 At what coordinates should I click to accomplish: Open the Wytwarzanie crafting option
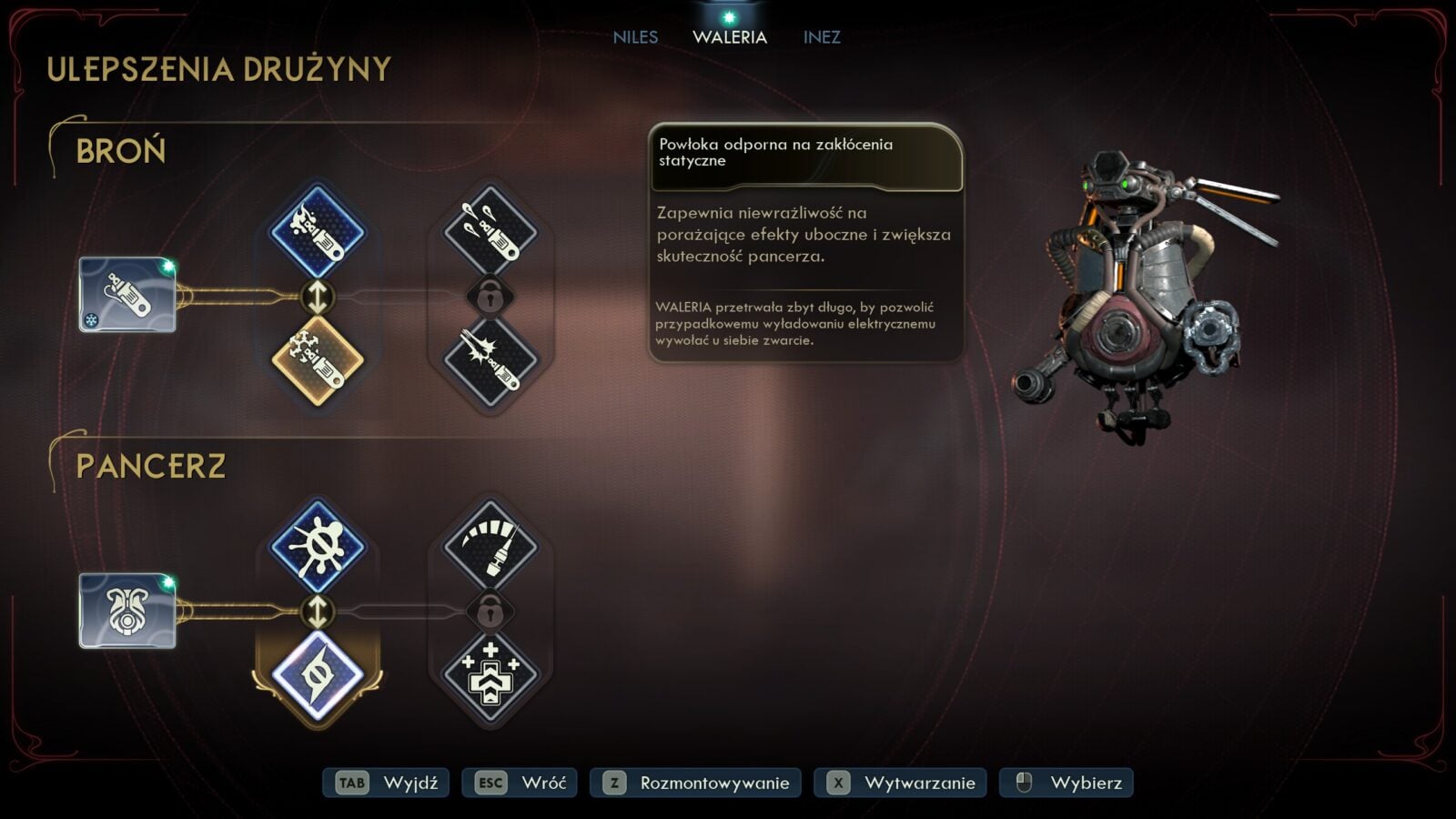[x=900, y=783]
